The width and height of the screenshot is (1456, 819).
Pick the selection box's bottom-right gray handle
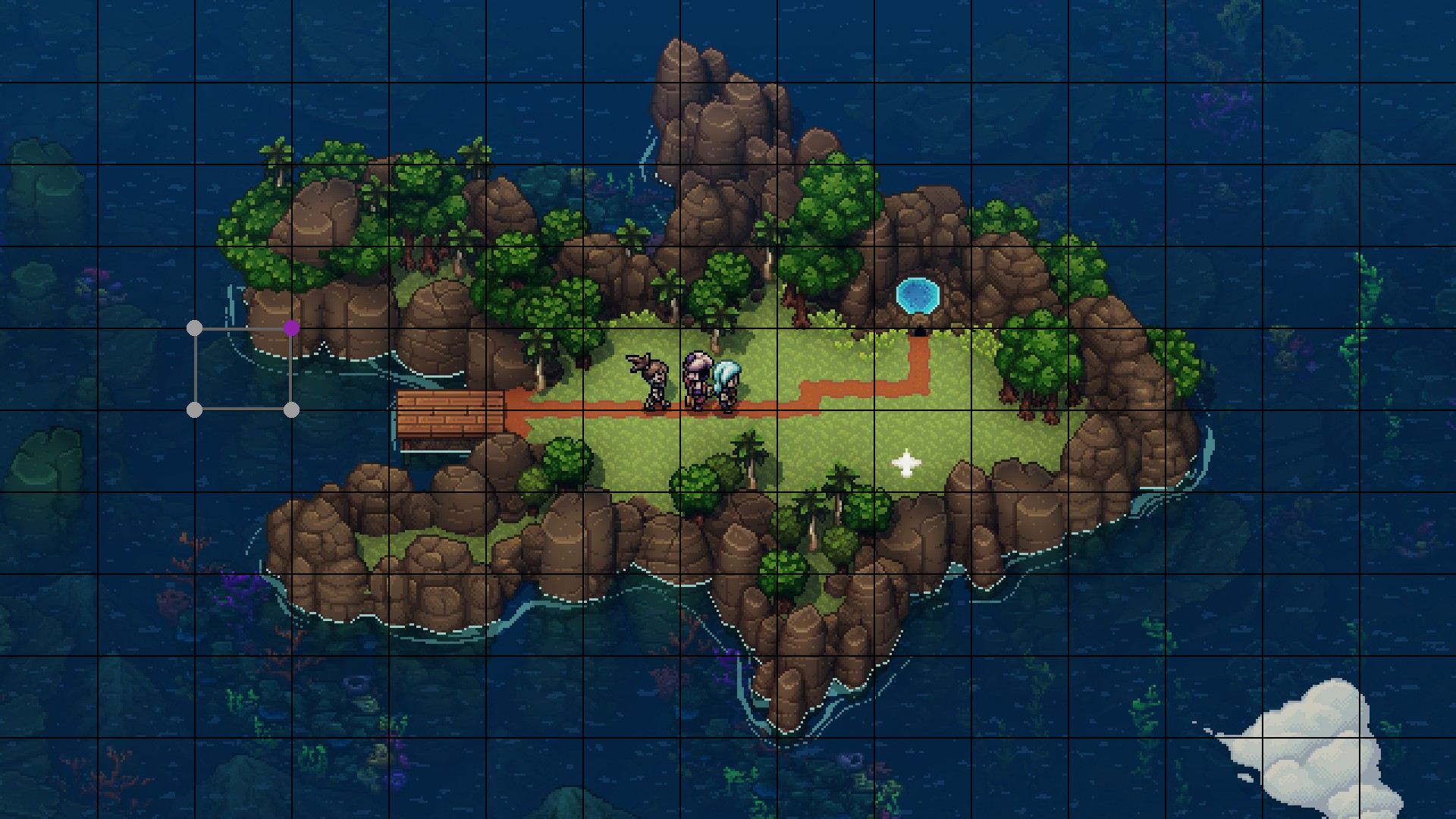(292, 409)
